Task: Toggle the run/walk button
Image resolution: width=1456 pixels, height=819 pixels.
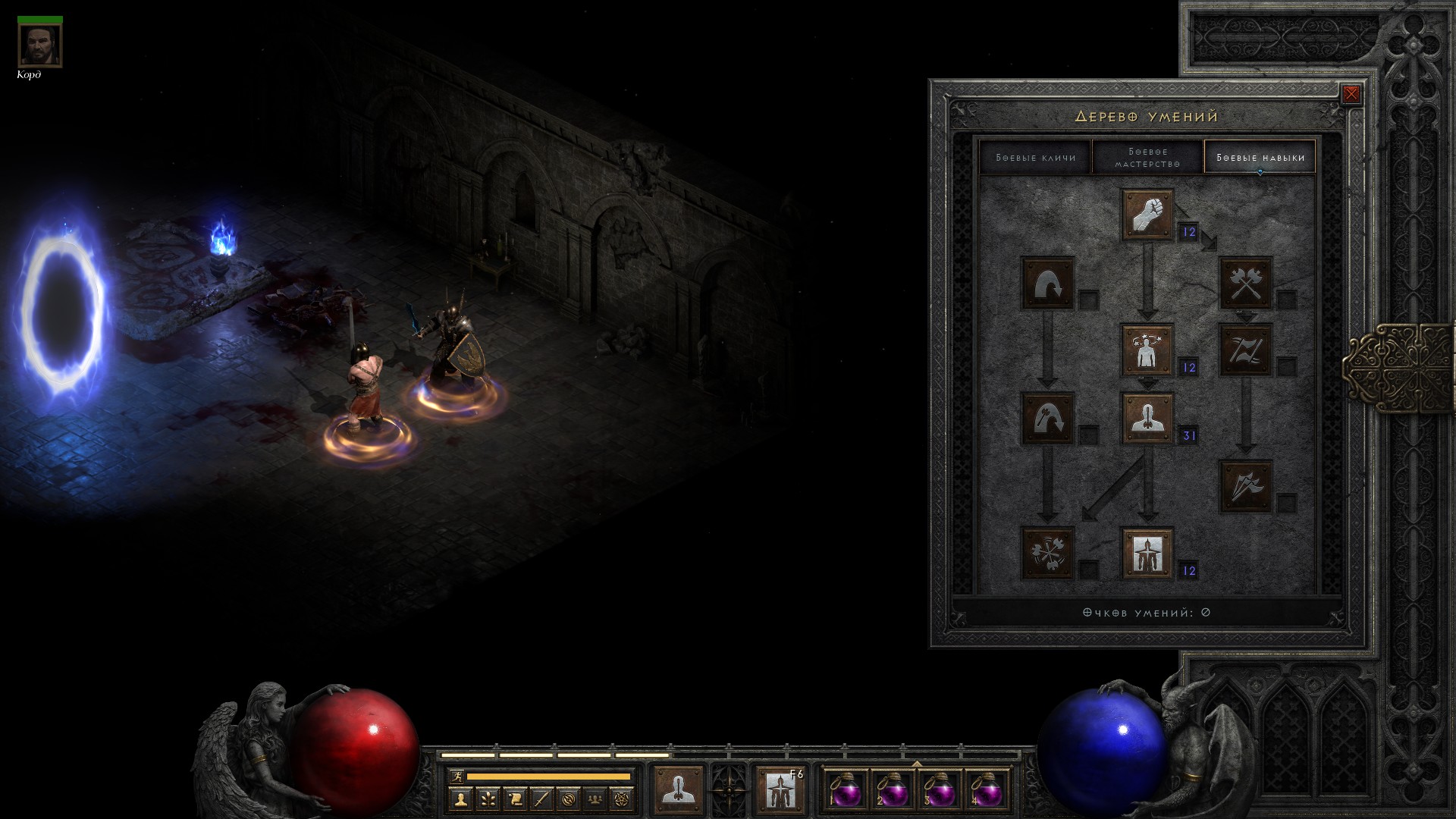Action: point(456,777)
